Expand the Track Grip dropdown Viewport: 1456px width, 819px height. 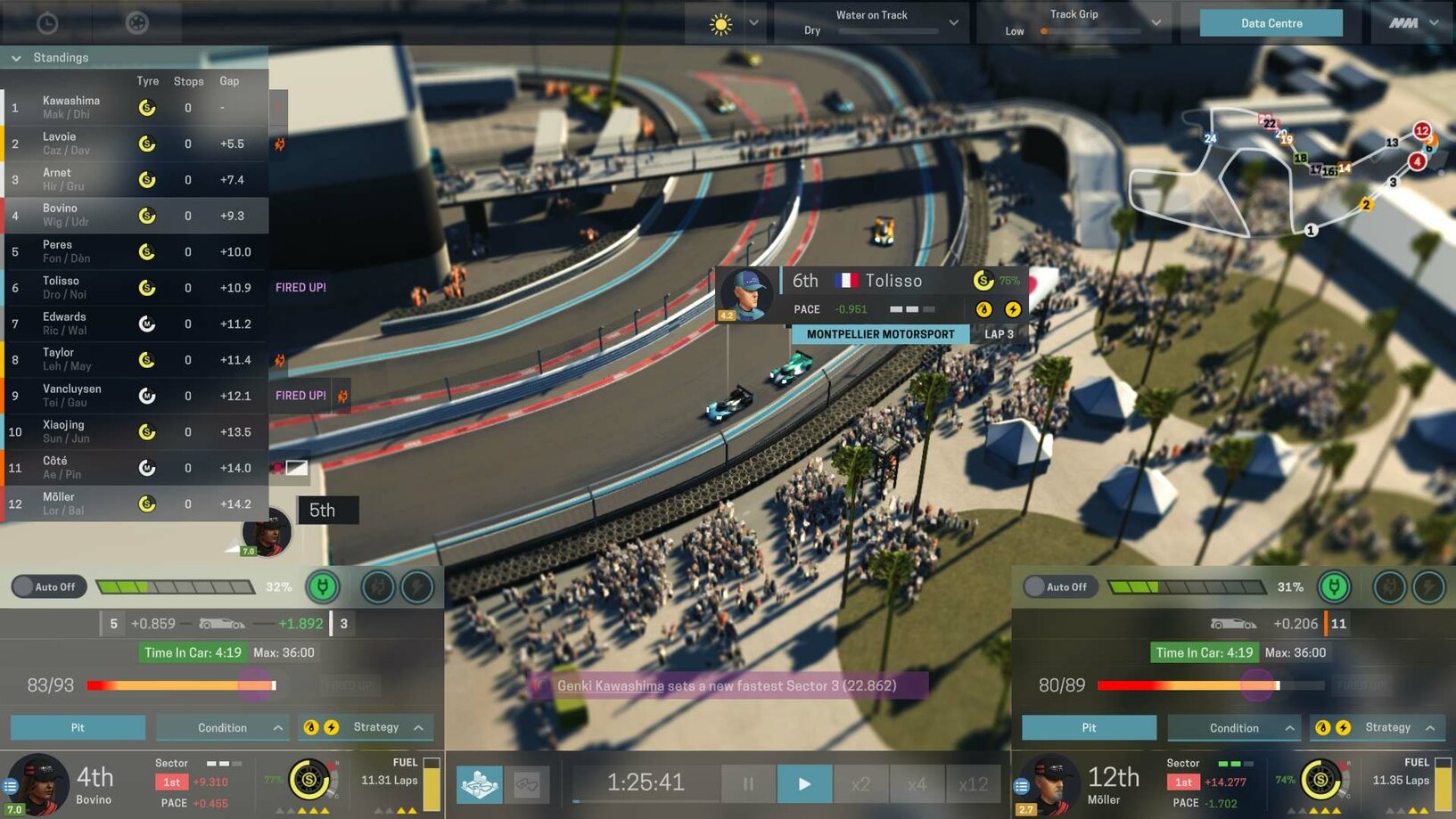1156,22
